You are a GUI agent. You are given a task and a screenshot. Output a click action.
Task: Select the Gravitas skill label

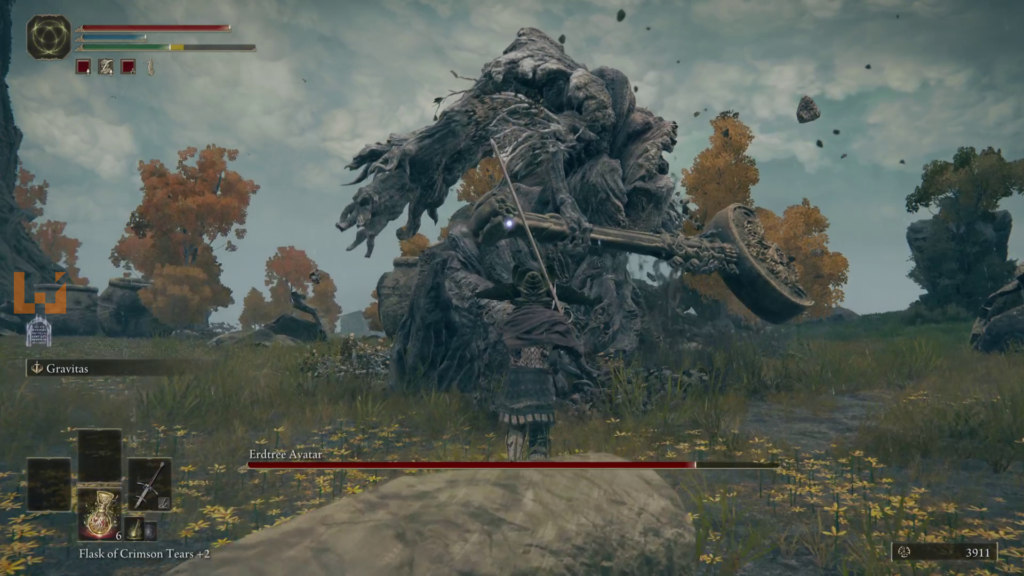pos(68,368)
